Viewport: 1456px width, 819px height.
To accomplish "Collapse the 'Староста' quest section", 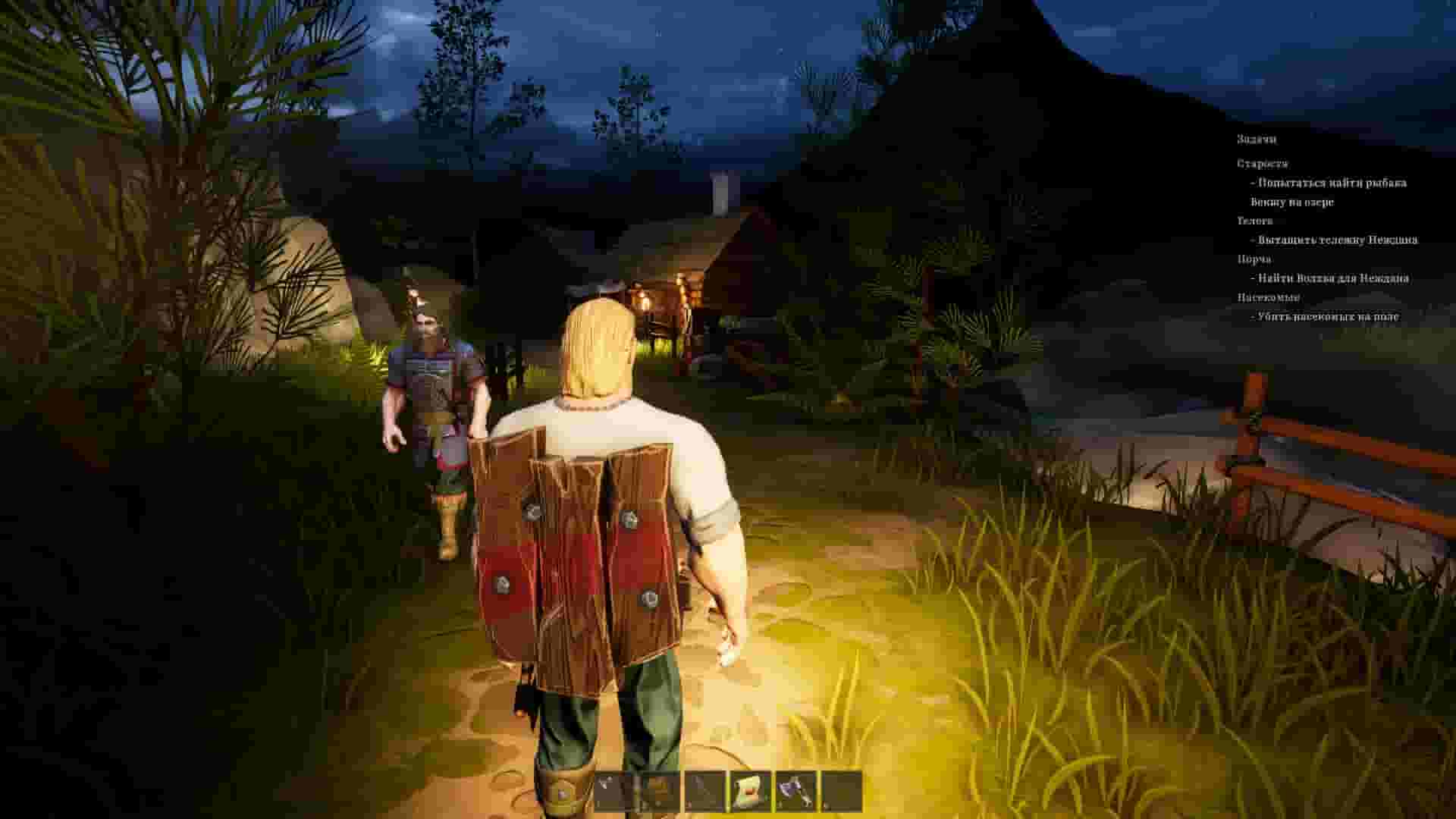I will point(1263,164).
